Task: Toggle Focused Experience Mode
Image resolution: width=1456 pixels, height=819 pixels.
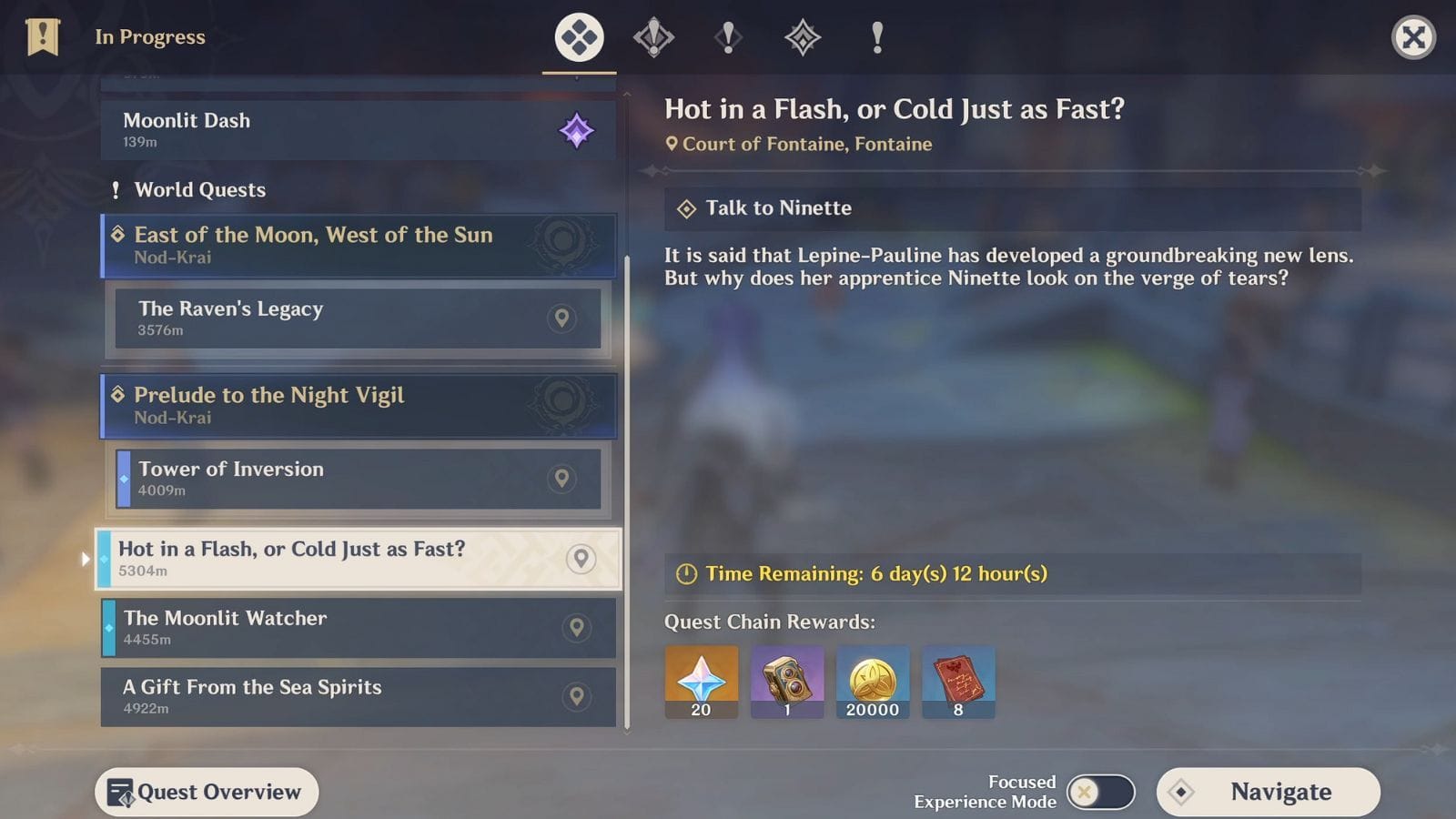Action: (1100, 792)
